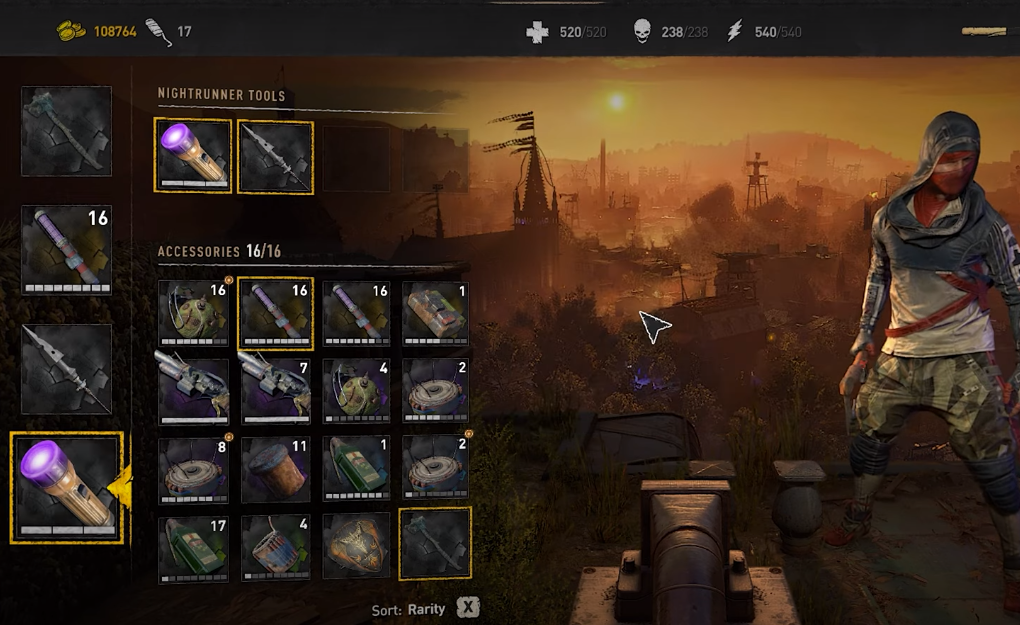Open the spear slot in the left equipment column
This screenshot has height=625, width=1020.
(x=66, y=369)
